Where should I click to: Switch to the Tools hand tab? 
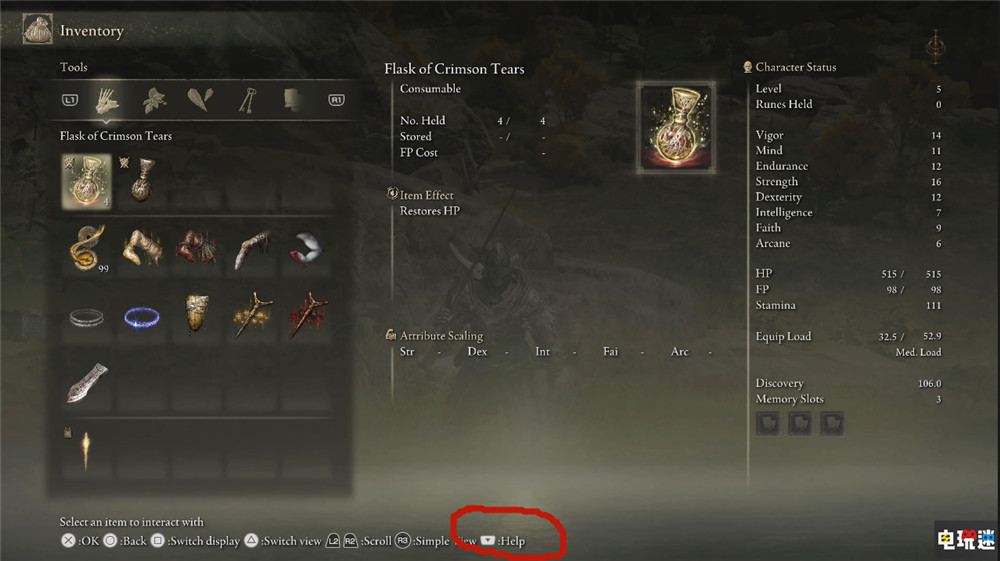coord(107,100)
